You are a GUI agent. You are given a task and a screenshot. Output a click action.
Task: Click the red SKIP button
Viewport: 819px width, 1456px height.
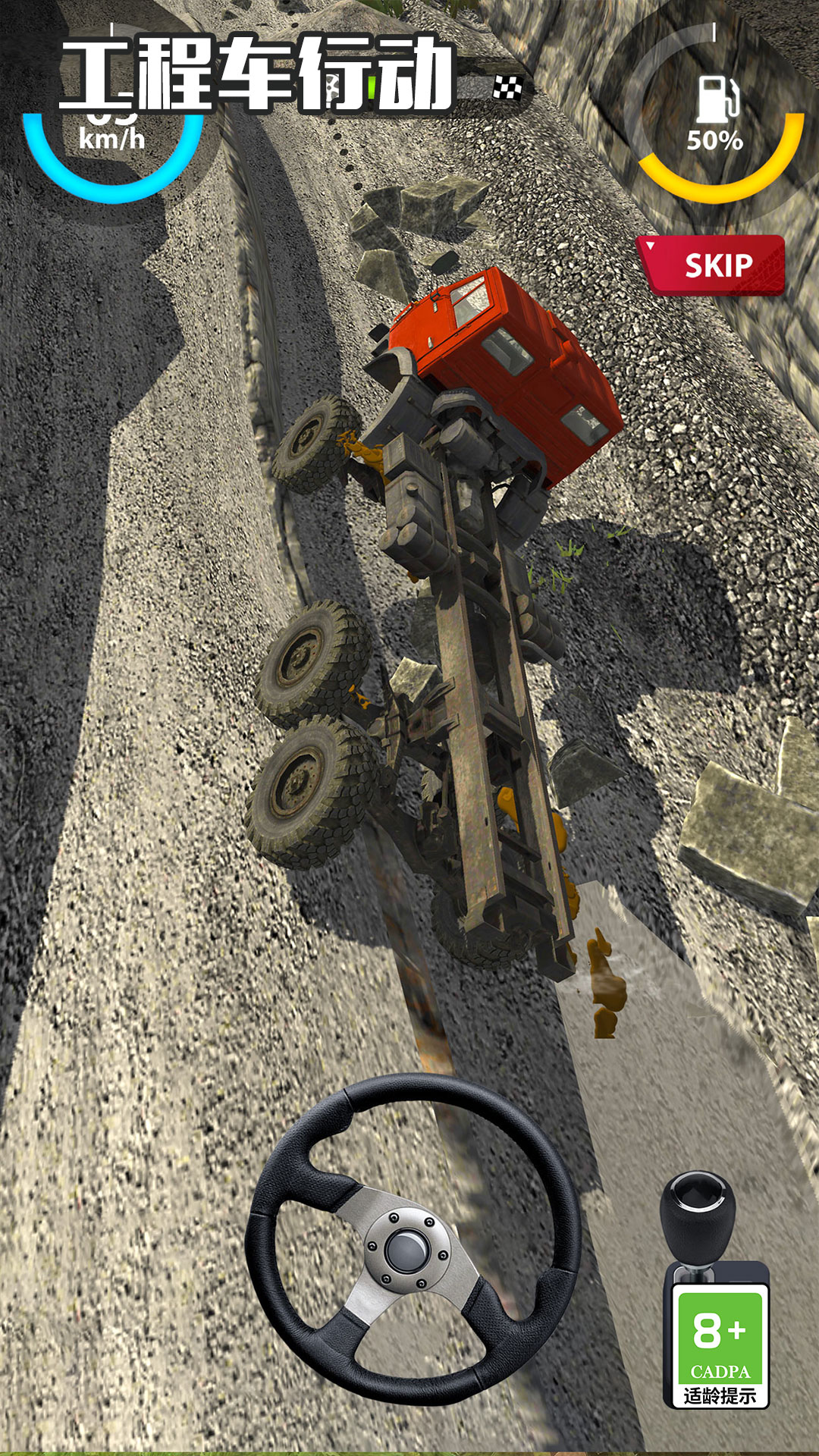pyautogui.click(x=714, y=265)
